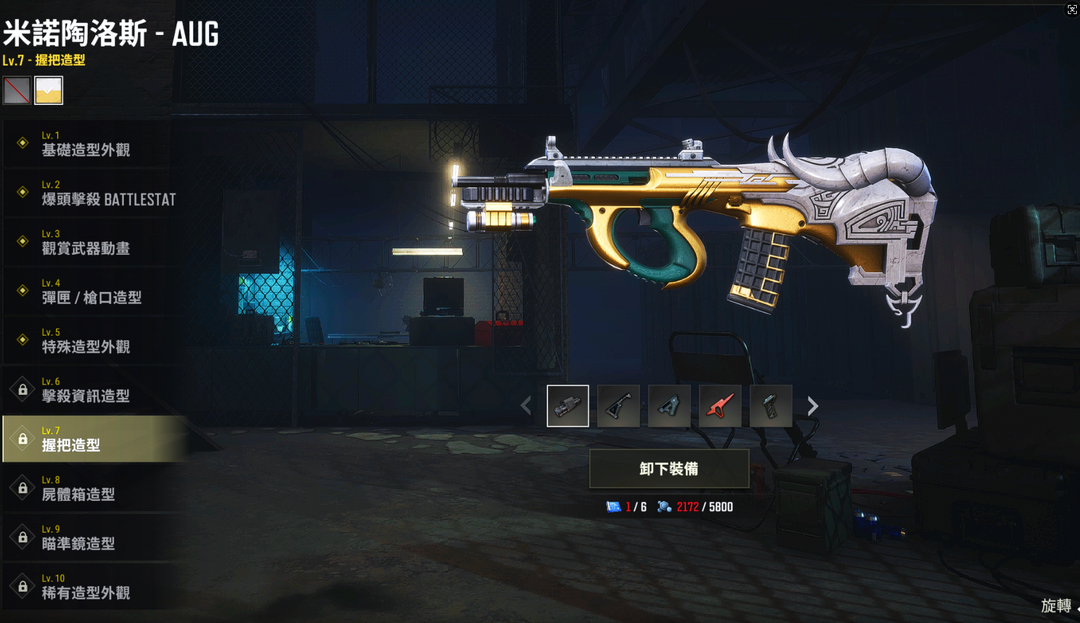Select locked Lv.9 瞄準鏡造型 entry
Image resolution: width=1080 pixels, height=623 pixels.
(86, 537)
